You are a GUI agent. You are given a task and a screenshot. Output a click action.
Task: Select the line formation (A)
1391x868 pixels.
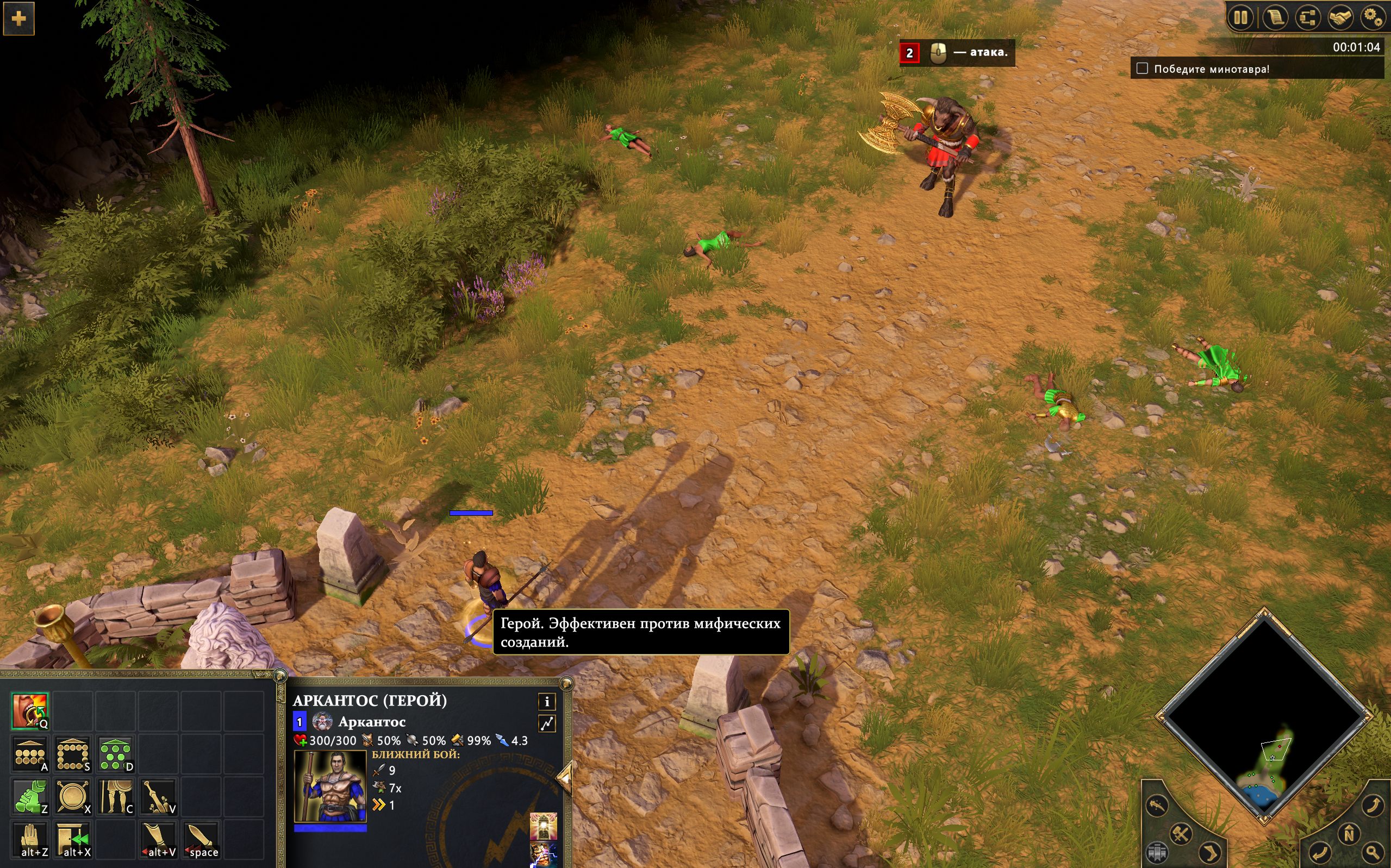[x=30, y=754]
